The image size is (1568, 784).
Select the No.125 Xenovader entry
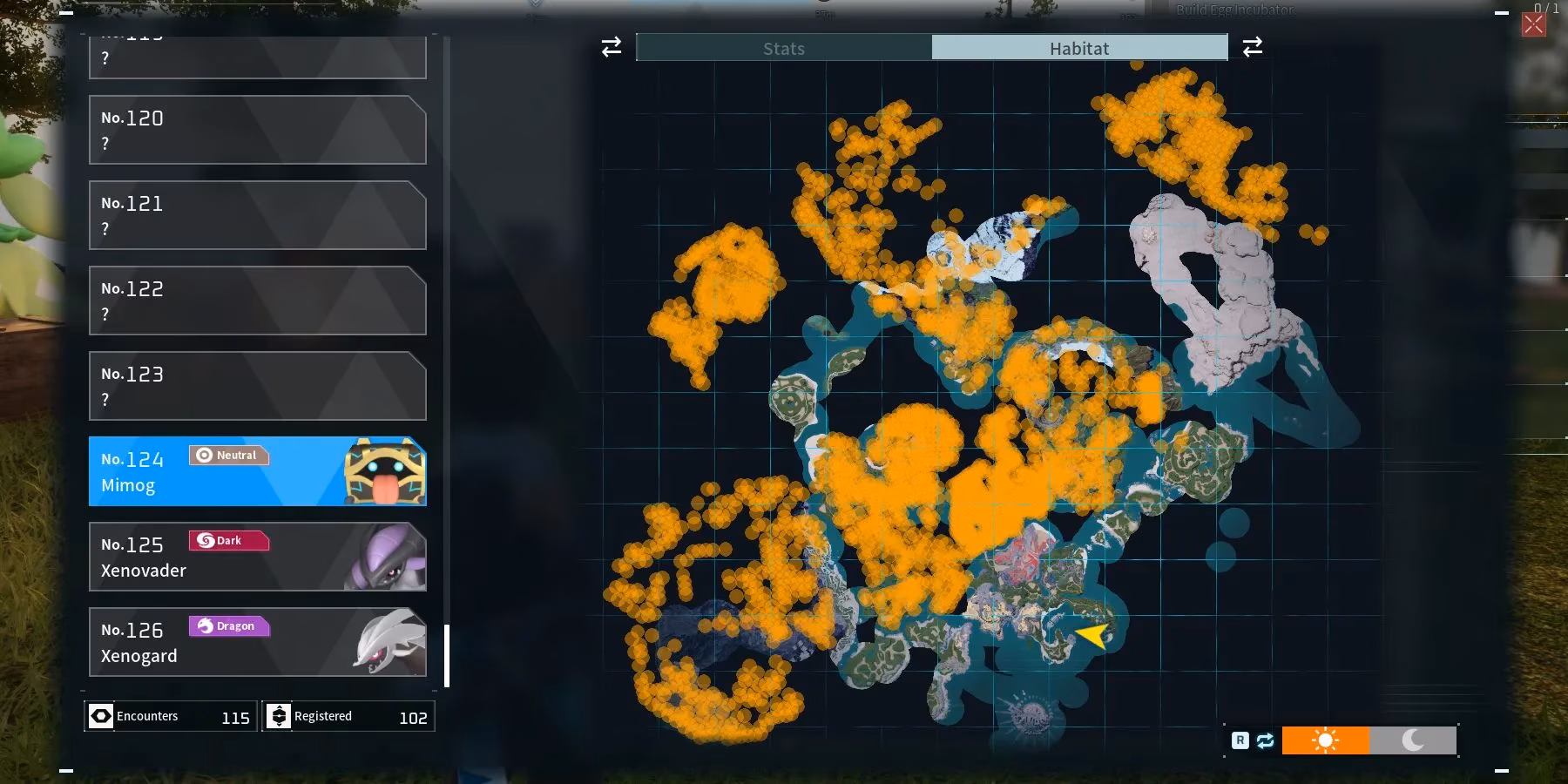tap(258, 557)
